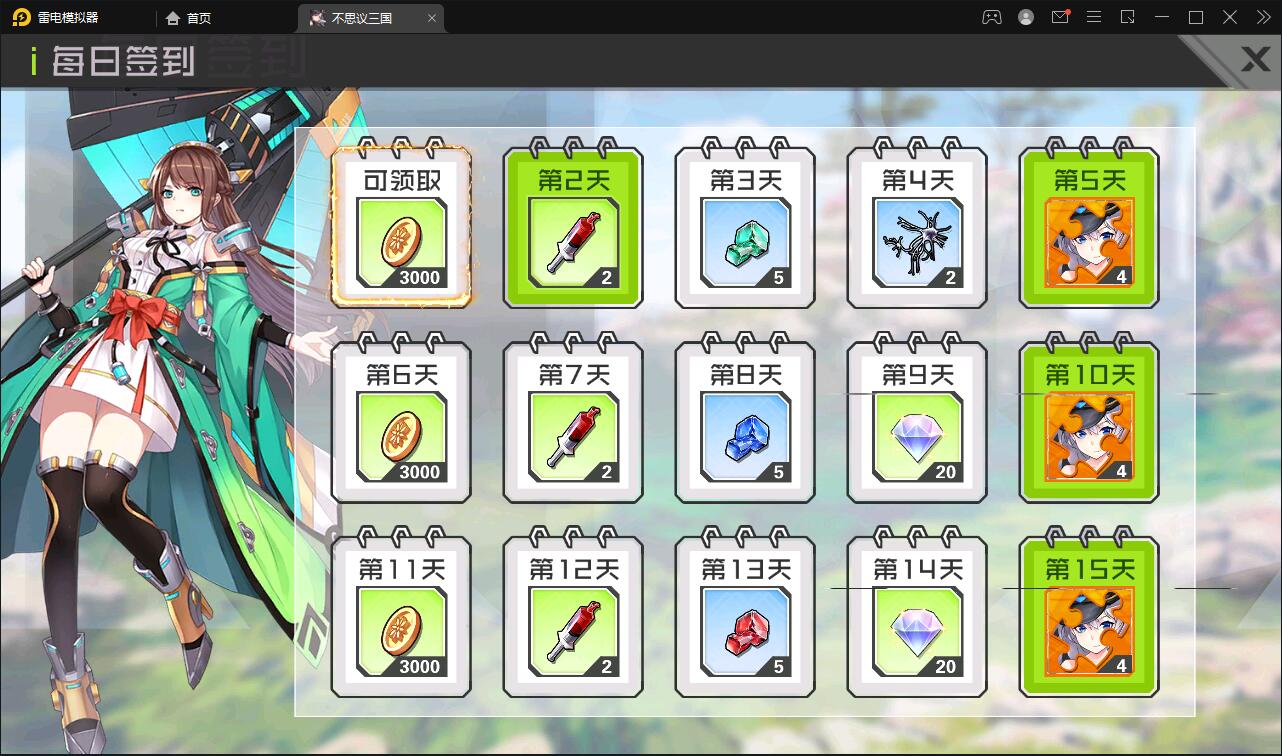This screenshot has width=1282, height=756.
Task: Open the game center gamepad icon
Action: tap(990, 17)
